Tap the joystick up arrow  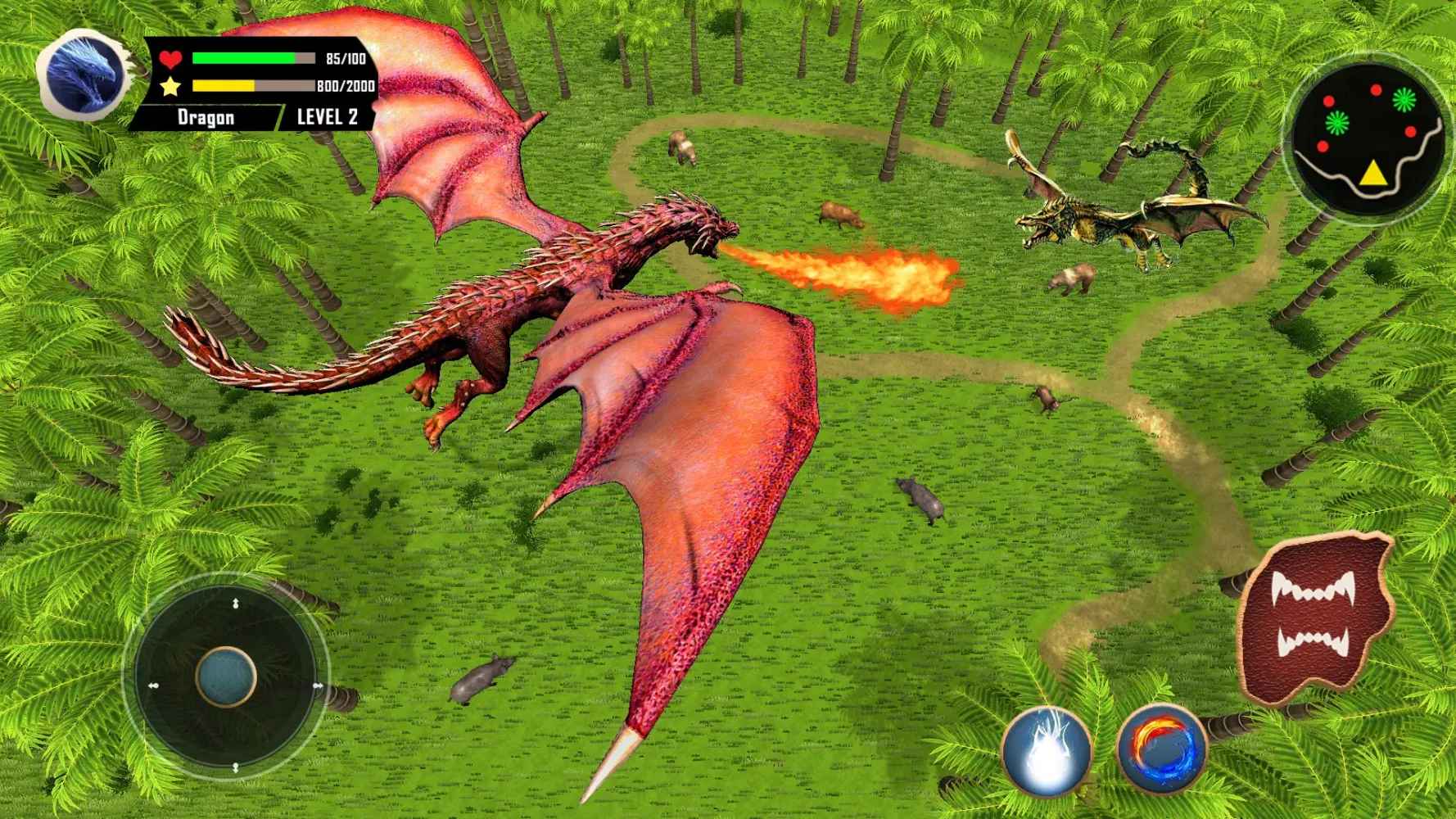(x=235, y=604)
